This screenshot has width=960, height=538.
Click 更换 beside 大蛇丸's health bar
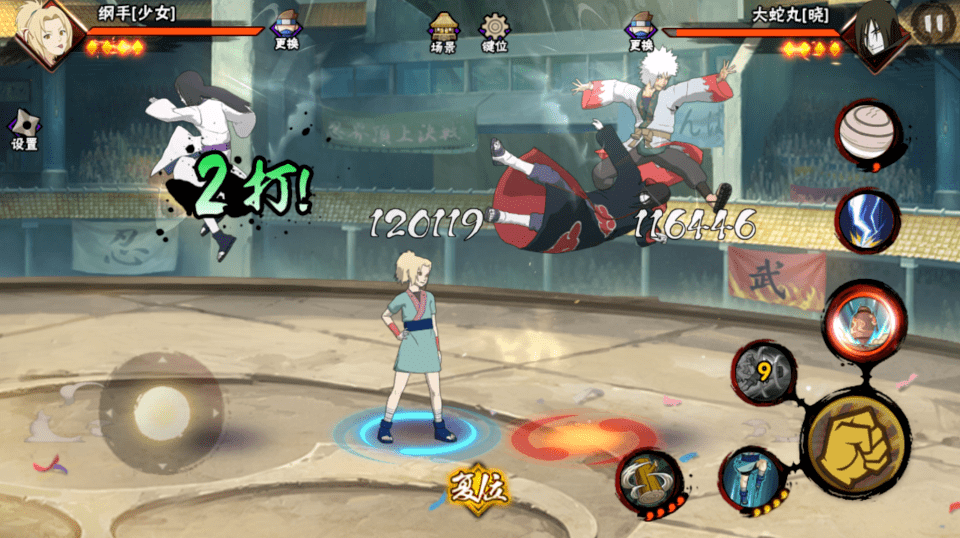click(x=641, y=30)
